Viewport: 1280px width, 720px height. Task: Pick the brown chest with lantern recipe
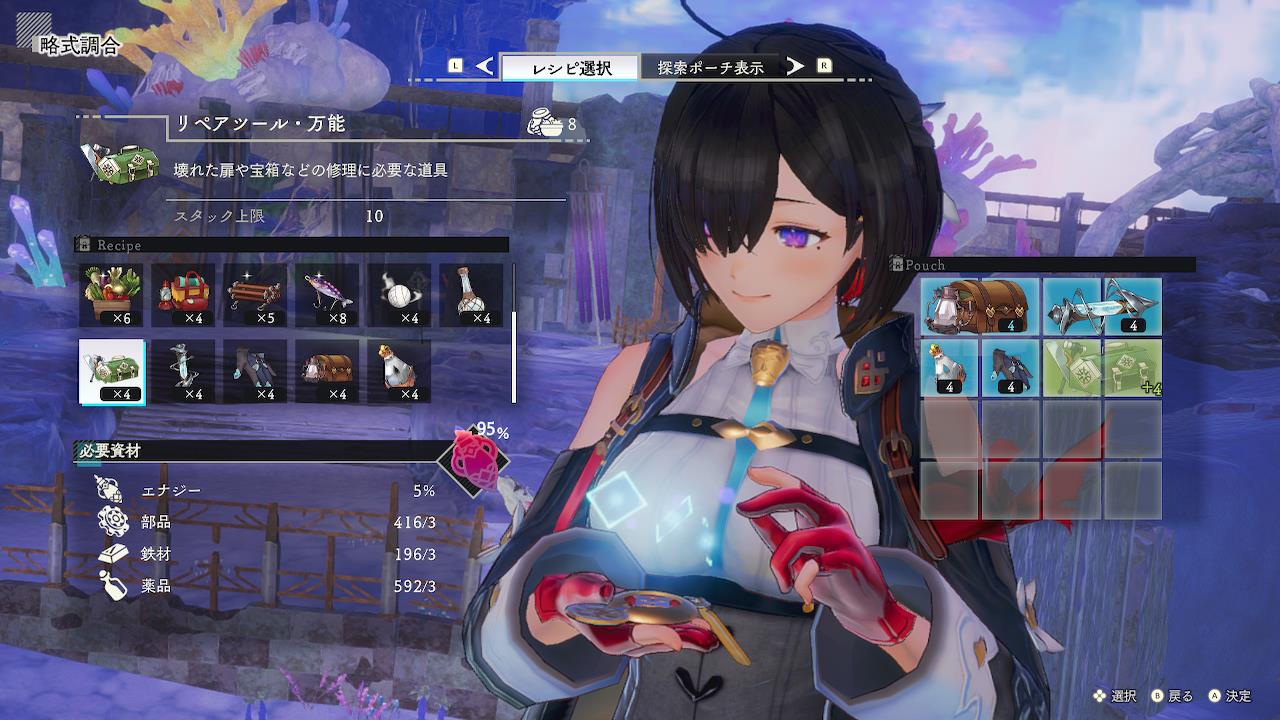[328, 371]
